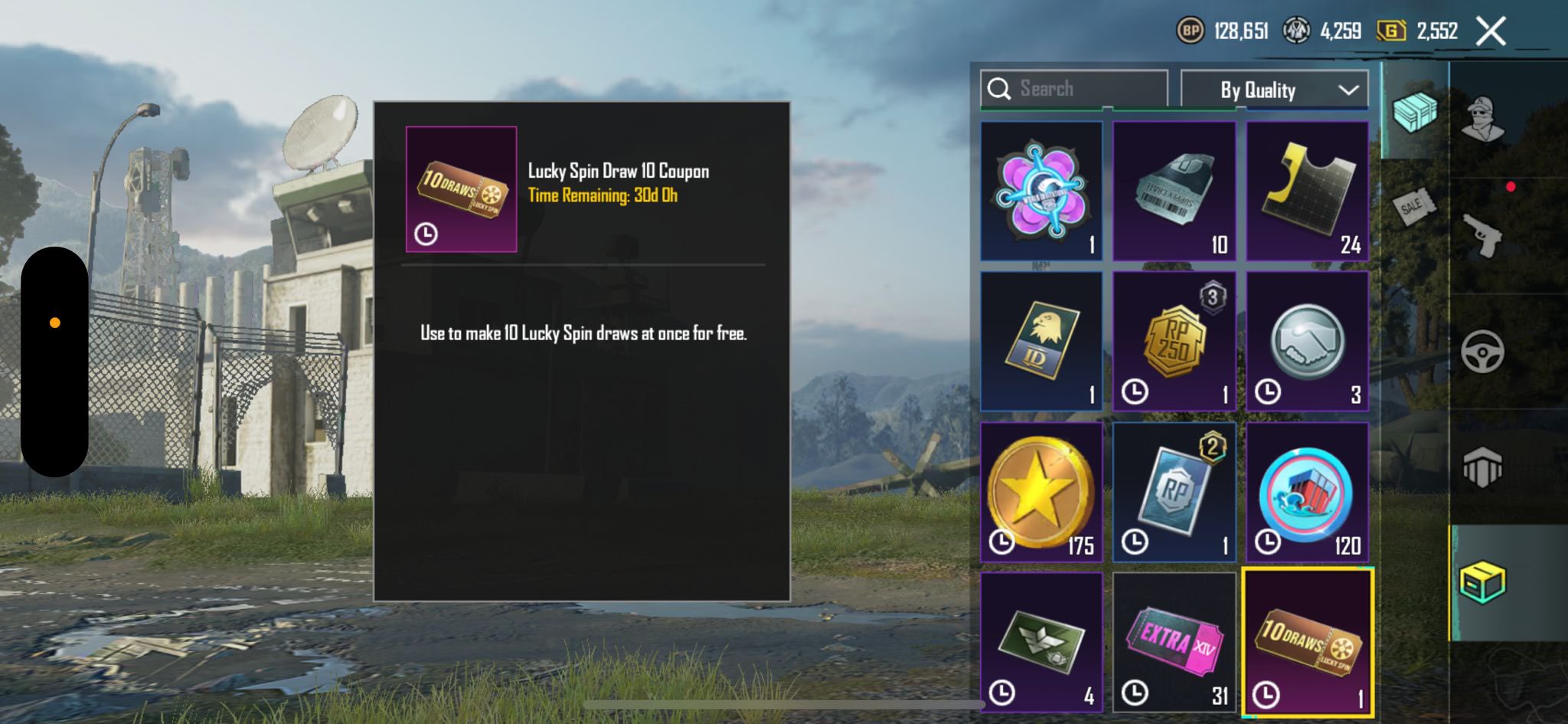The height and width of the screenshot is (724, 1568).
Task: Select the pink EXTRA ticket item
Action: (1174, 642)
